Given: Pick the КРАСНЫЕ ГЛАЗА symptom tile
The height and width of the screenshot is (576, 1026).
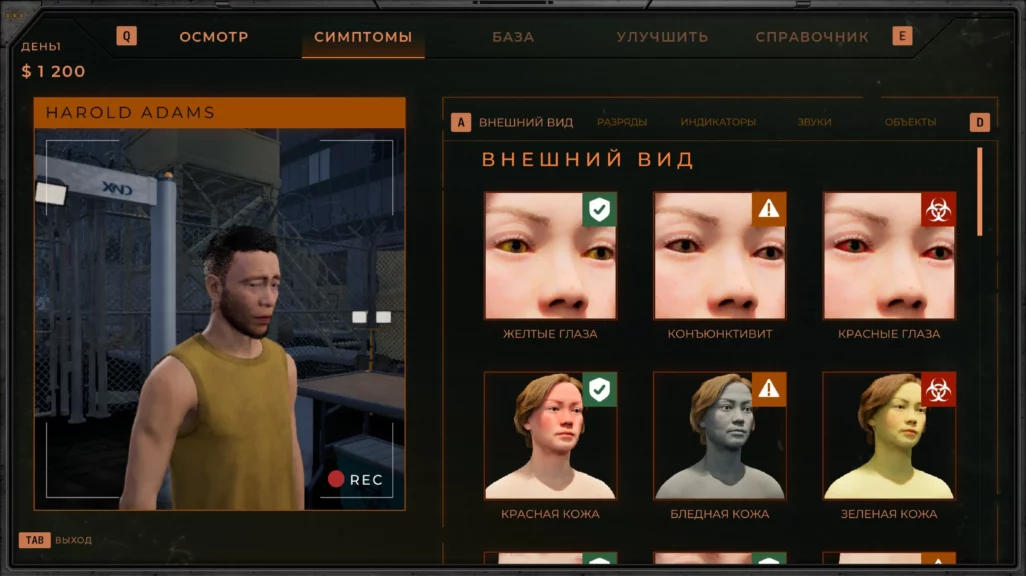Looking at the screenshot, I should 889,256.
